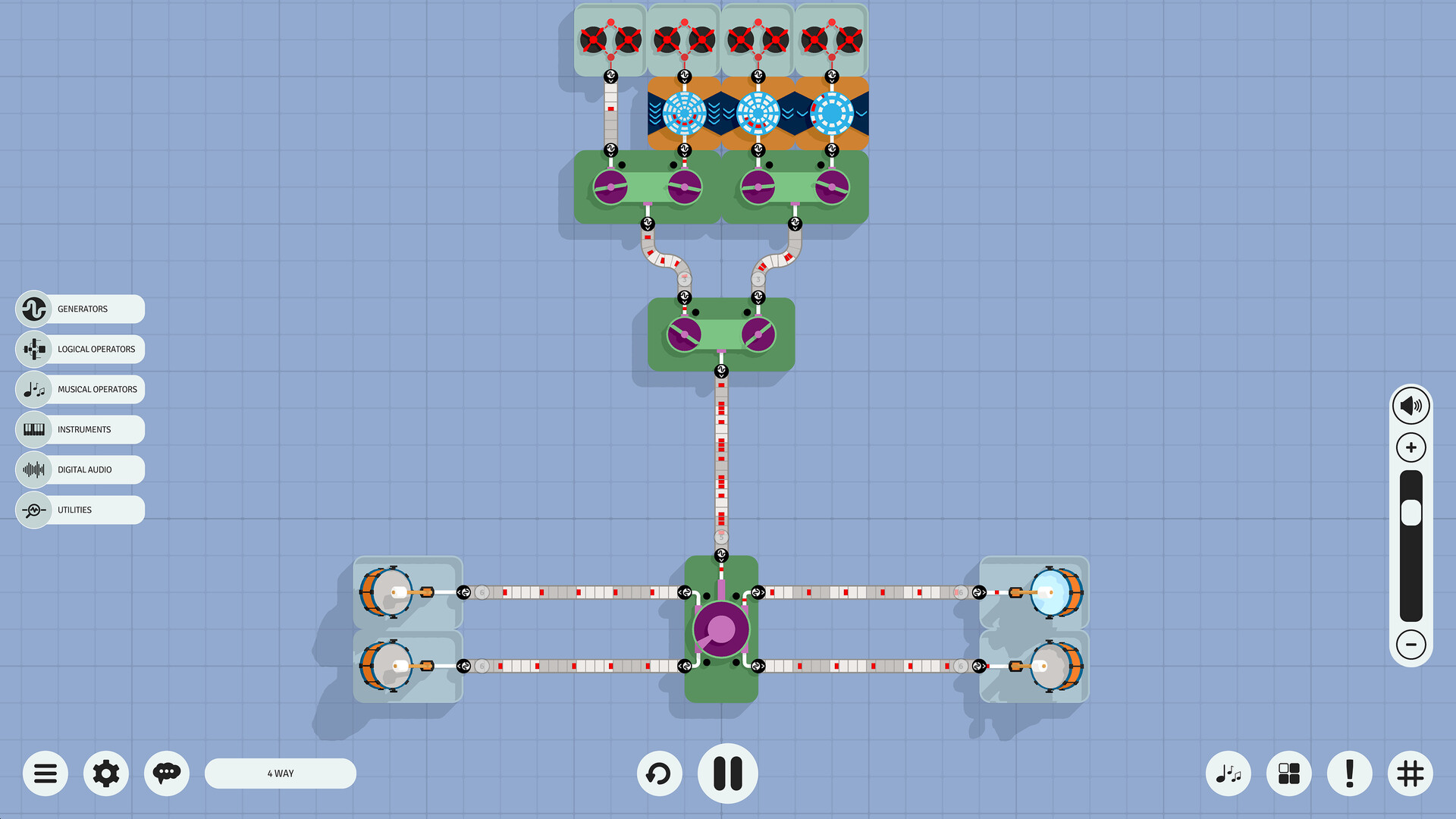Open the Utilities panel
The image size is (1456, 819).
pos(79,510)
